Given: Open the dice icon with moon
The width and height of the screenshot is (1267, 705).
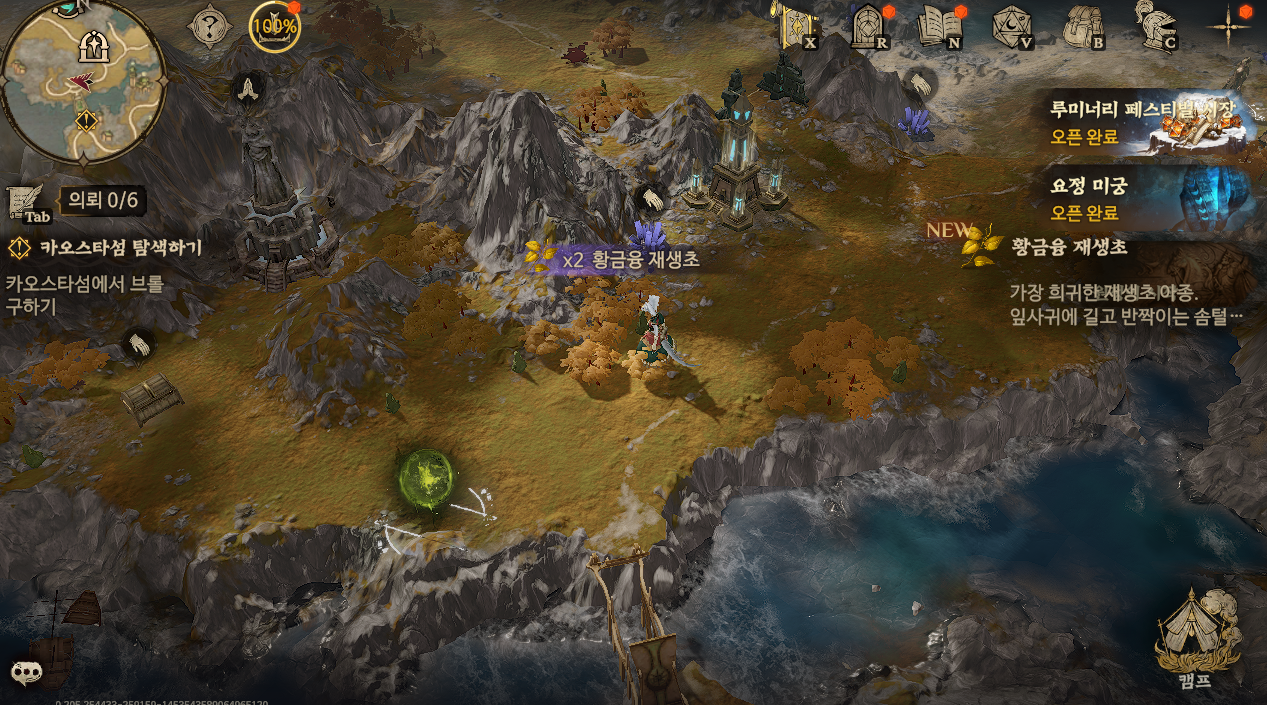Looking at the screenshot, I should click(1010, 26).
